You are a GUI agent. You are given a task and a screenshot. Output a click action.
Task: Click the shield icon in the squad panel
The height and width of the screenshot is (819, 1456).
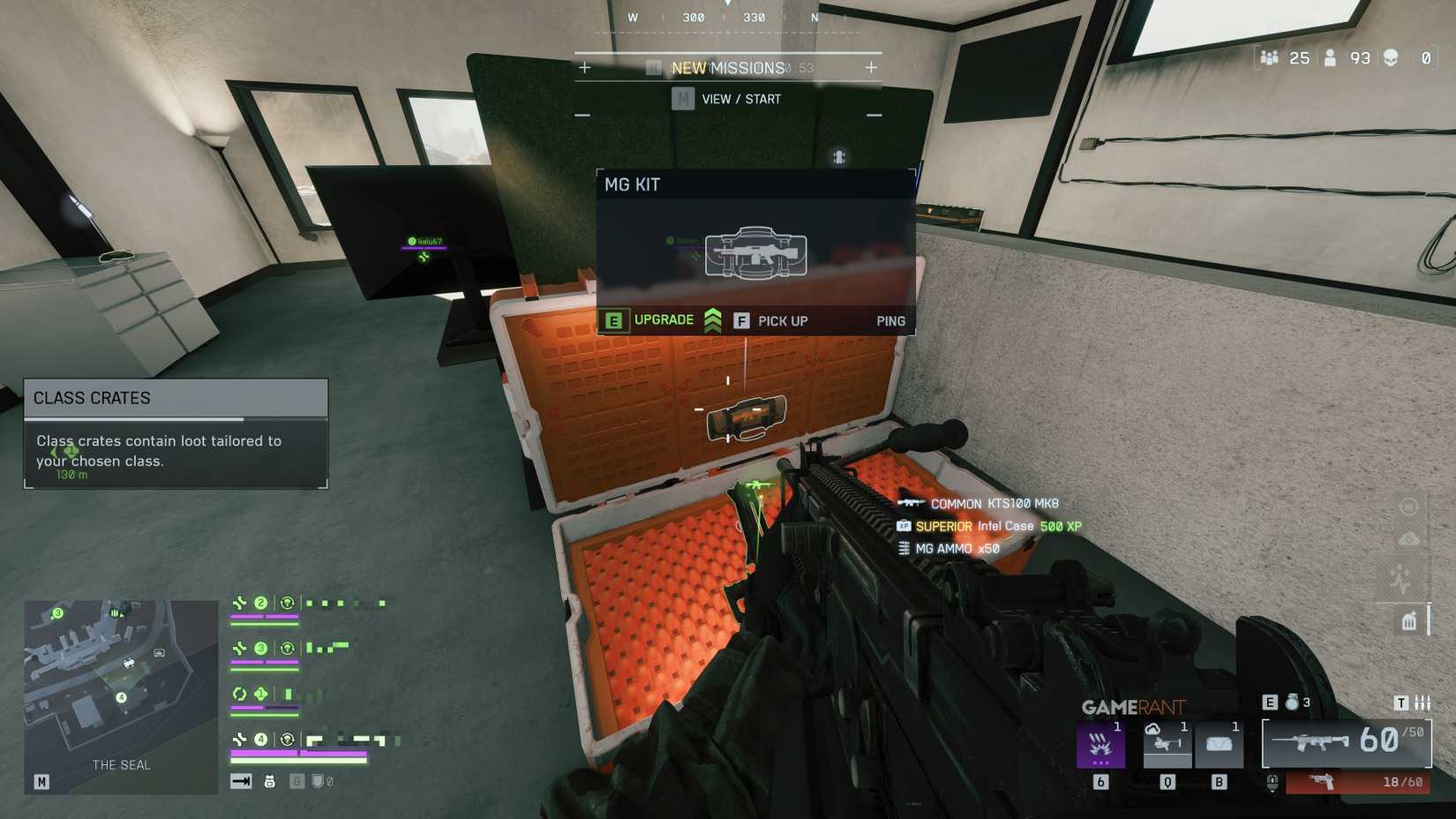pyautogui.click(x=318, y=782)
